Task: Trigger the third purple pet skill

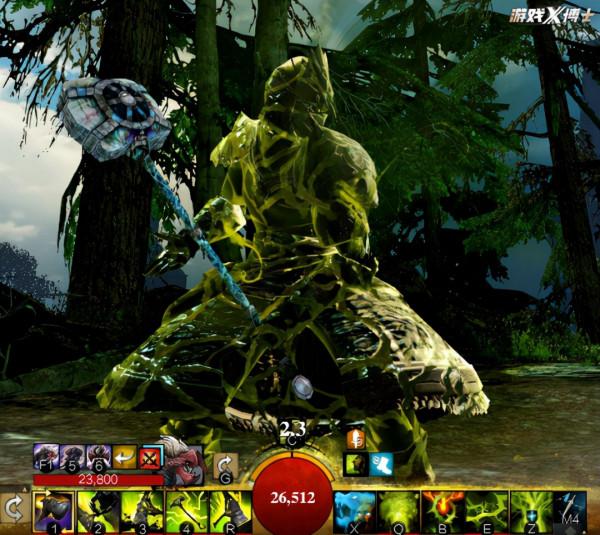Action: point(98,458)
